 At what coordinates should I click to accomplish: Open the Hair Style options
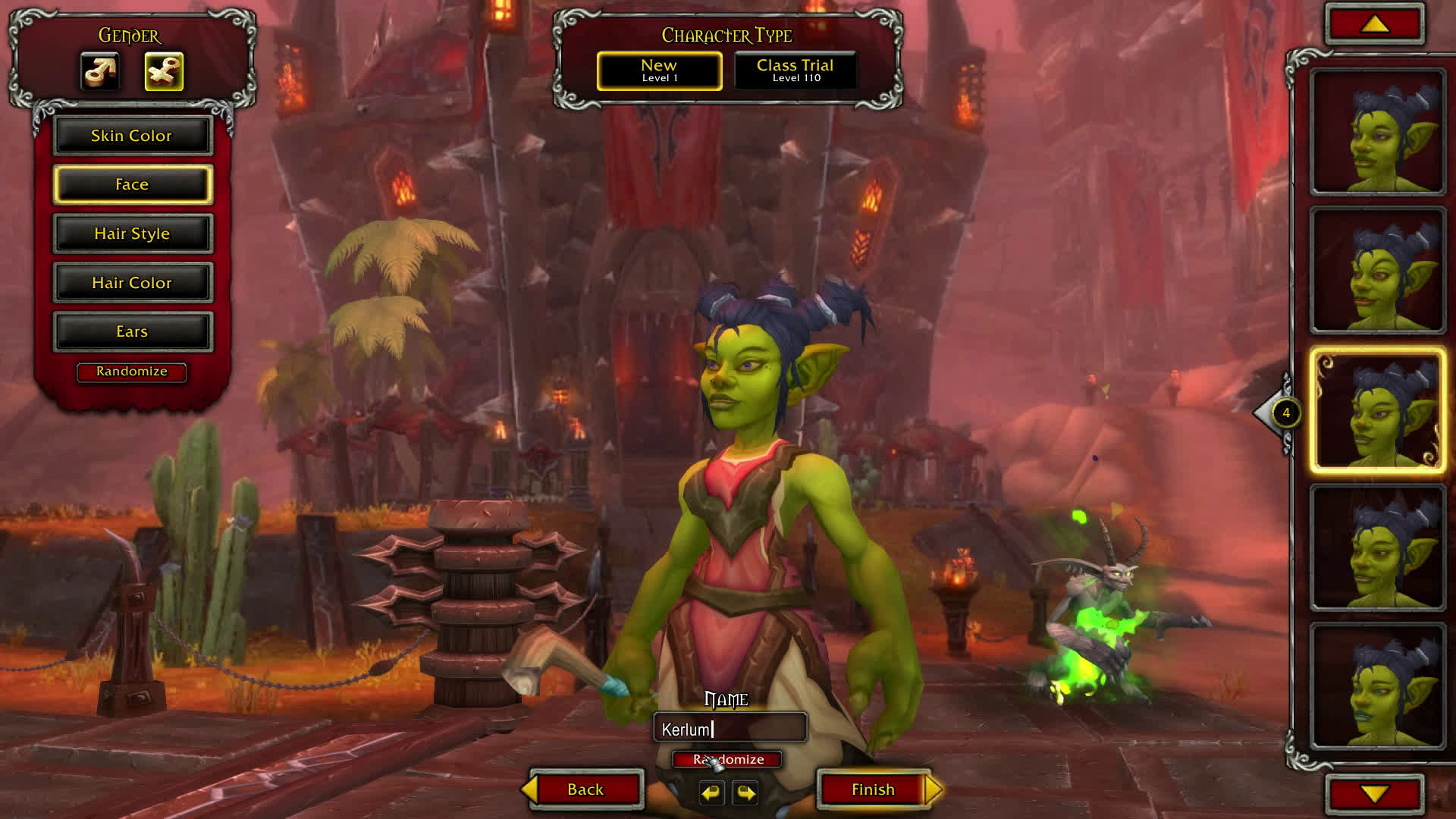[132, 234]
